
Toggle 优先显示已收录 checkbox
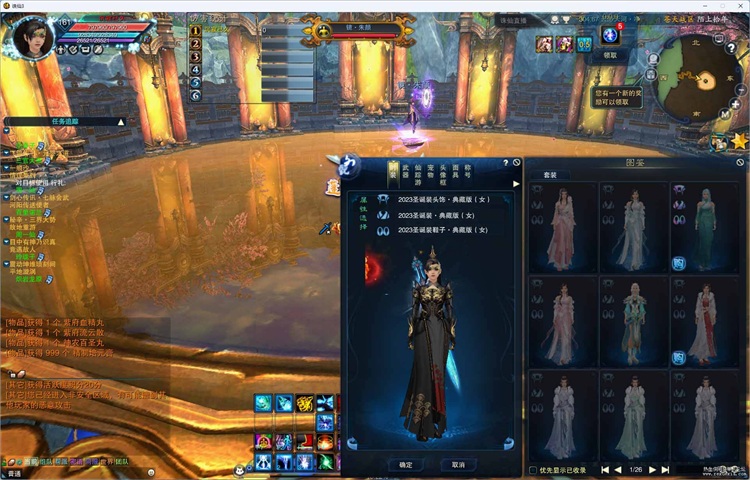(x=532, y=469)
